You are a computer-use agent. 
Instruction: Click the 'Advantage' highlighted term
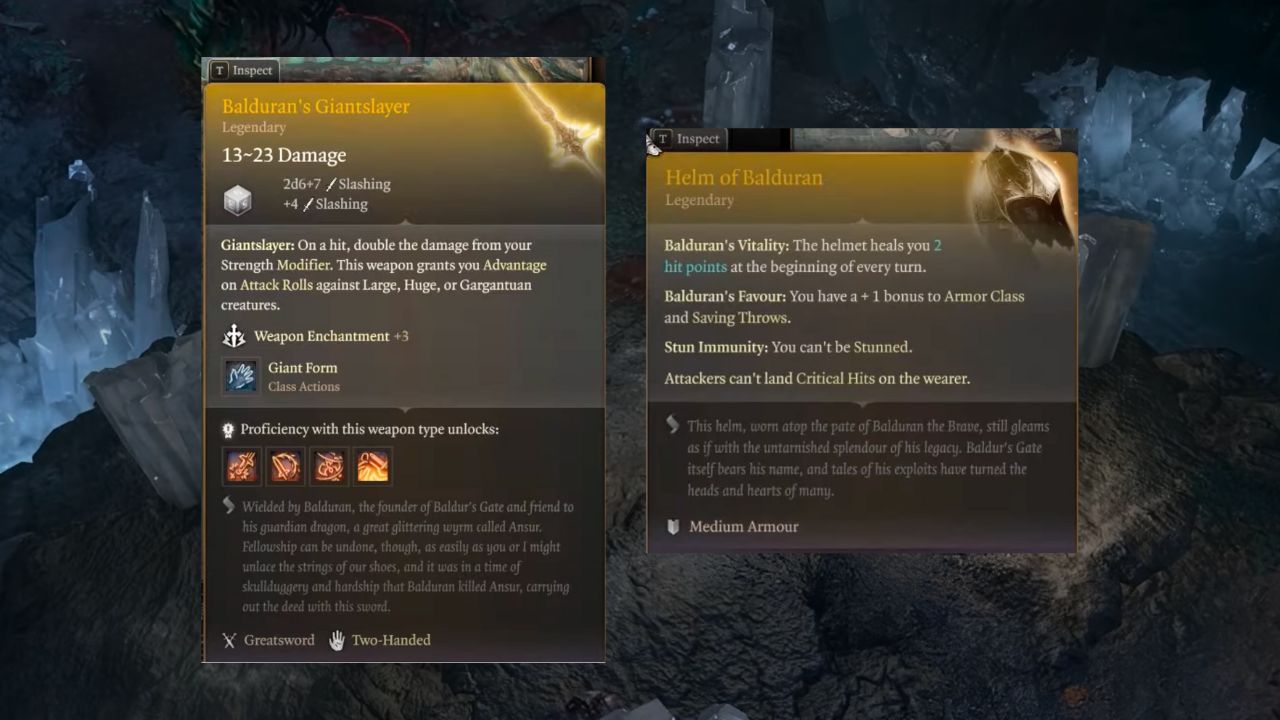click(x=516, y=265)
